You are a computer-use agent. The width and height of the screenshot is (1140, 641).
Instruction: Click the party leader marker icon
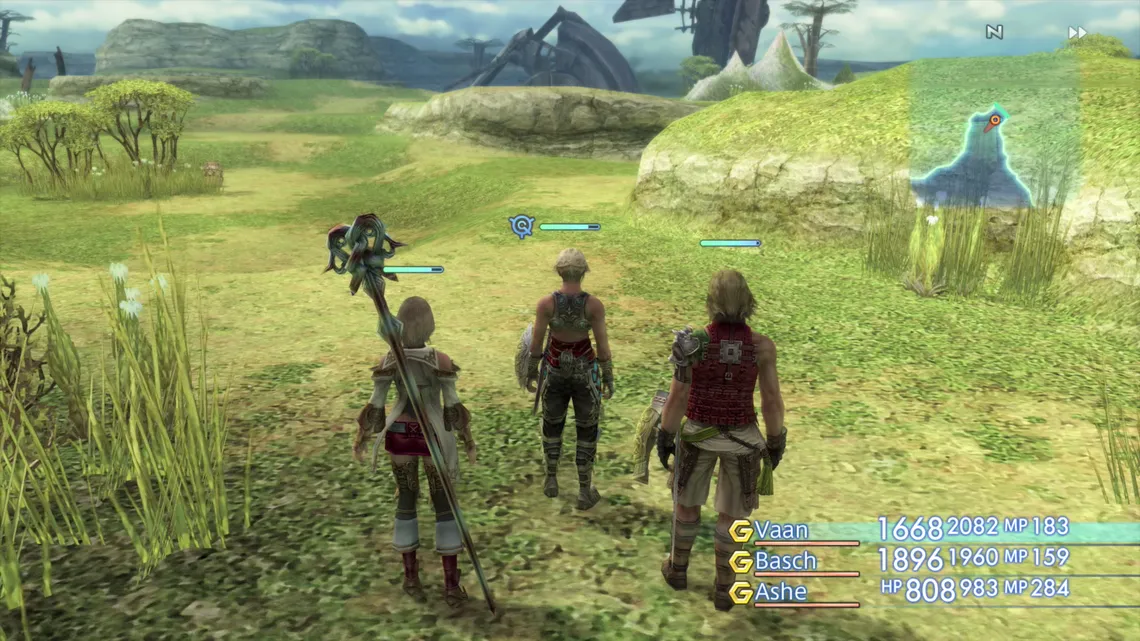tap(521, 227)
